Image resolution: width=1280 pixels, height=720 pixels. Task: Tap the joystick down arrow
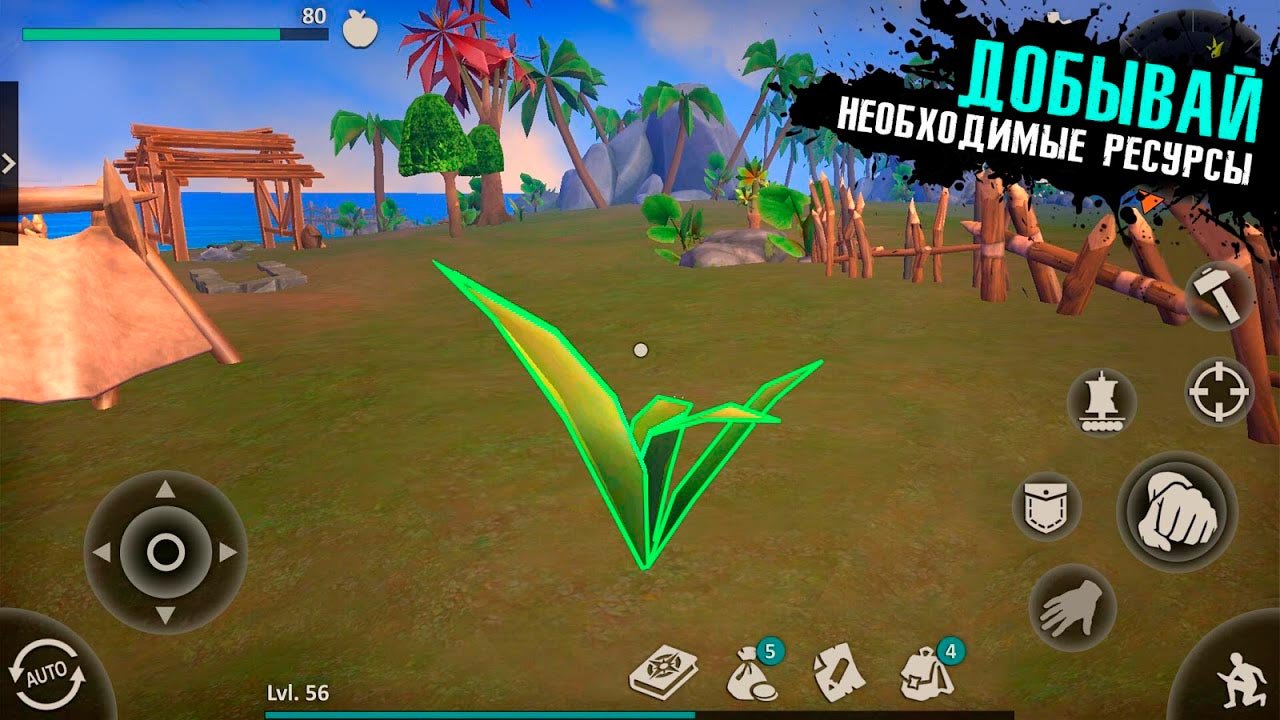(x=165, y=614)
